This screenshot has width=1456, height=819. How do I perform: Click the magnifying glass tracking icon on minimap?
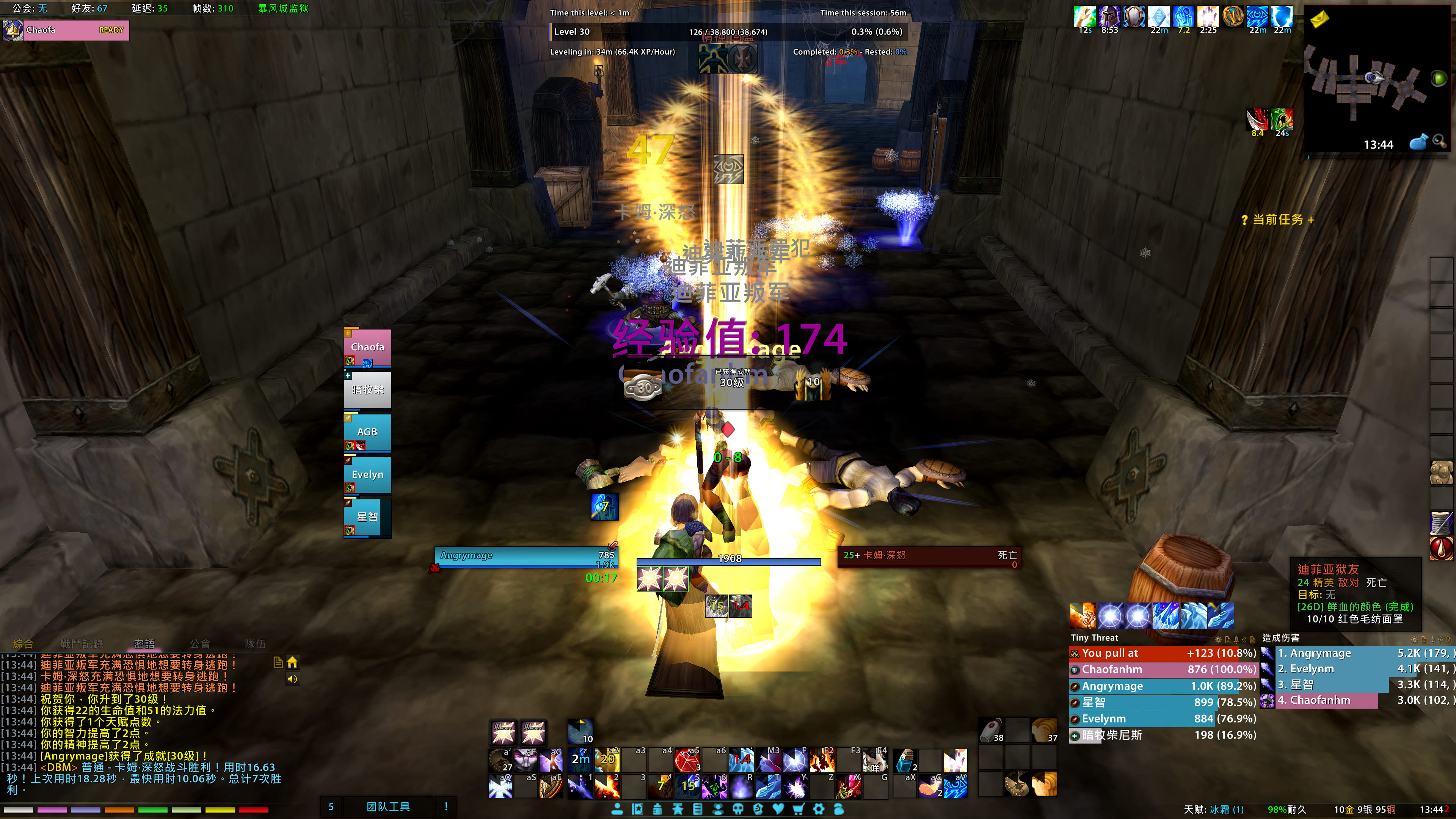coord(1440,141)
